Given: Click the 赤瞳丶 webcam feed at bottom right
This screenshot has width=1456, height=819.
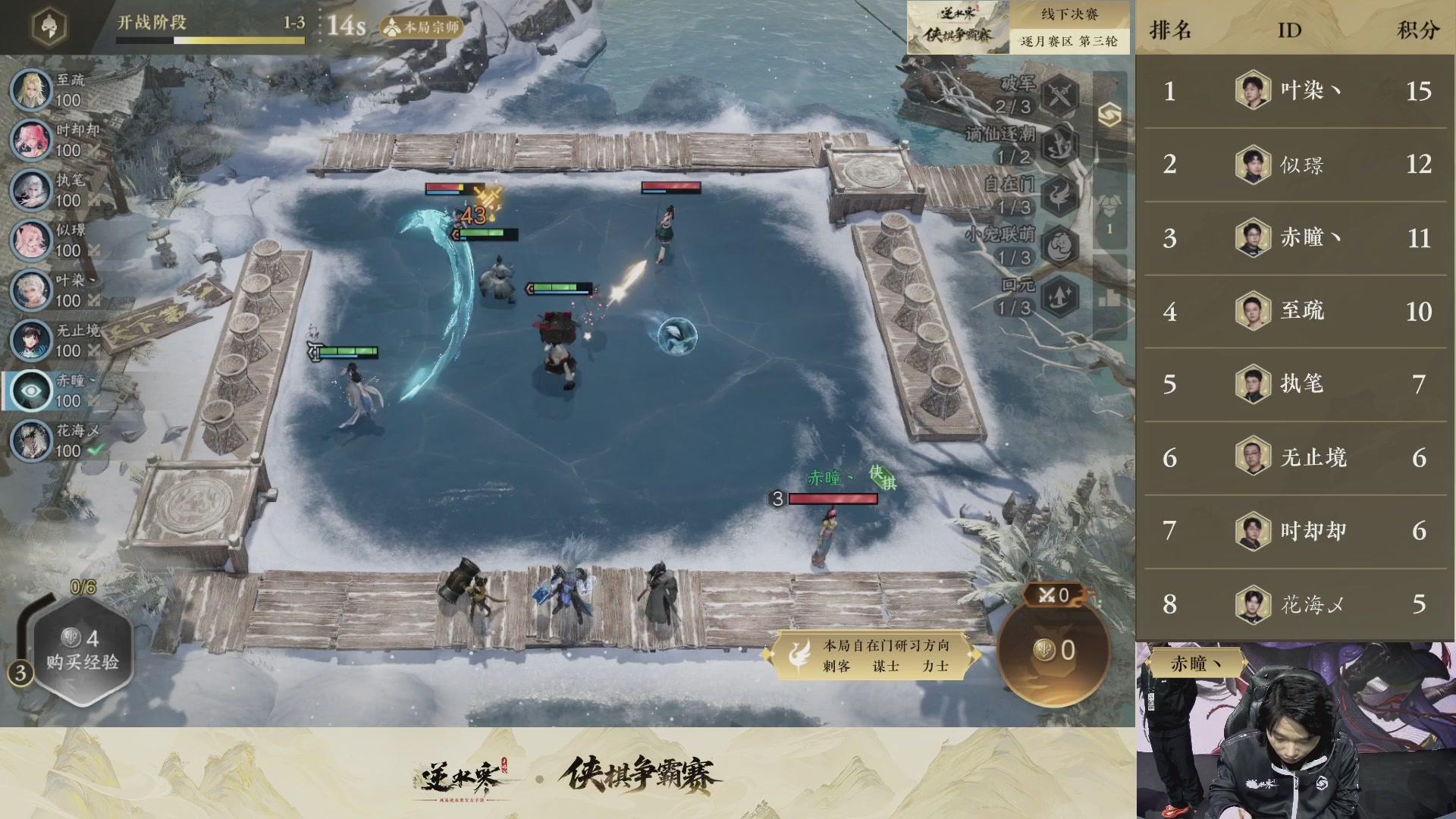Looking at the screenshot, I should pos(1297,728).
